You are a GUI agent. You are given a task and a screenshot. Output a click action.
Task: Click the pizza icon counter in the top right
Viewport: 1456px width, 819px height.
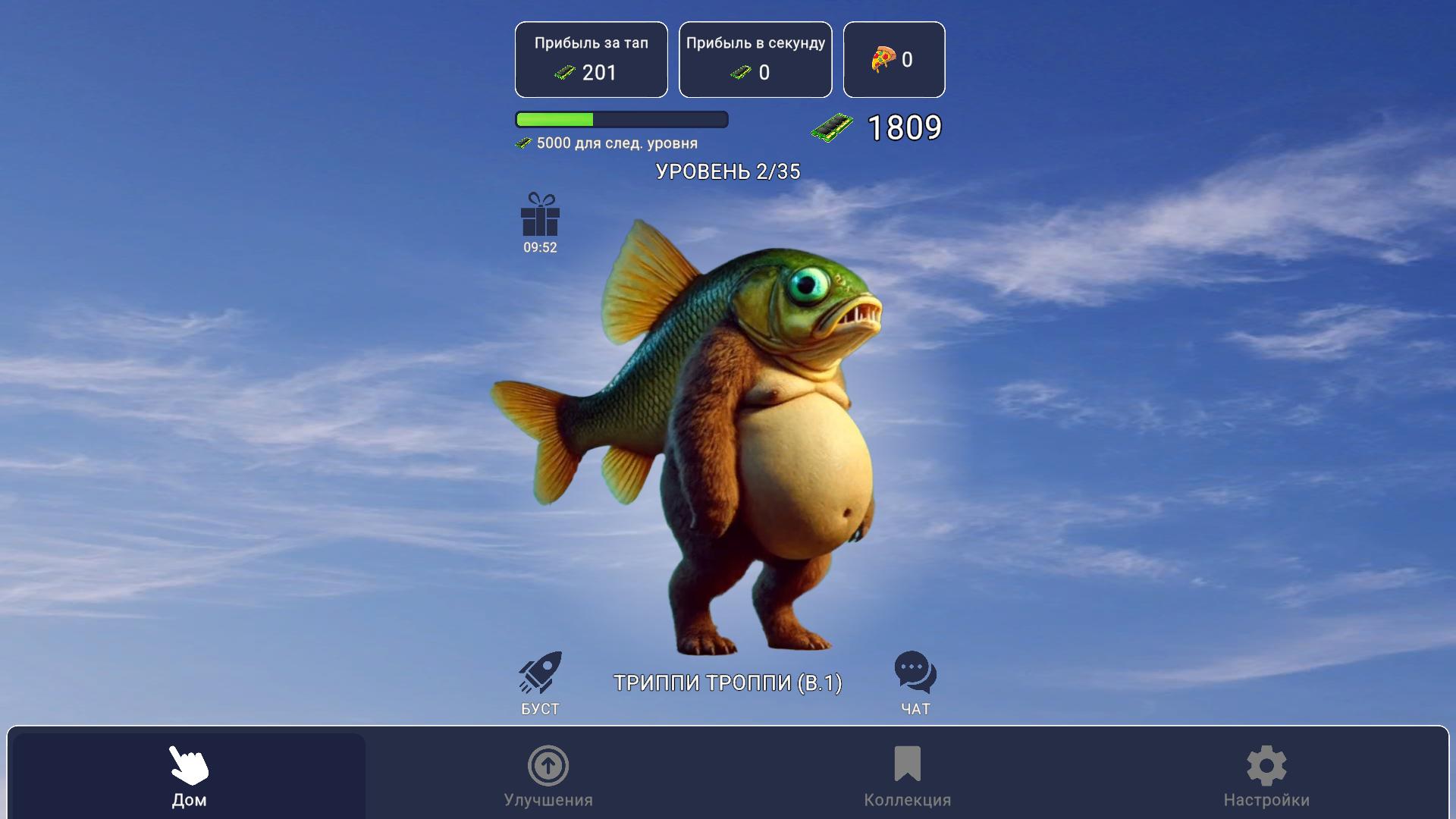(882, 58)
